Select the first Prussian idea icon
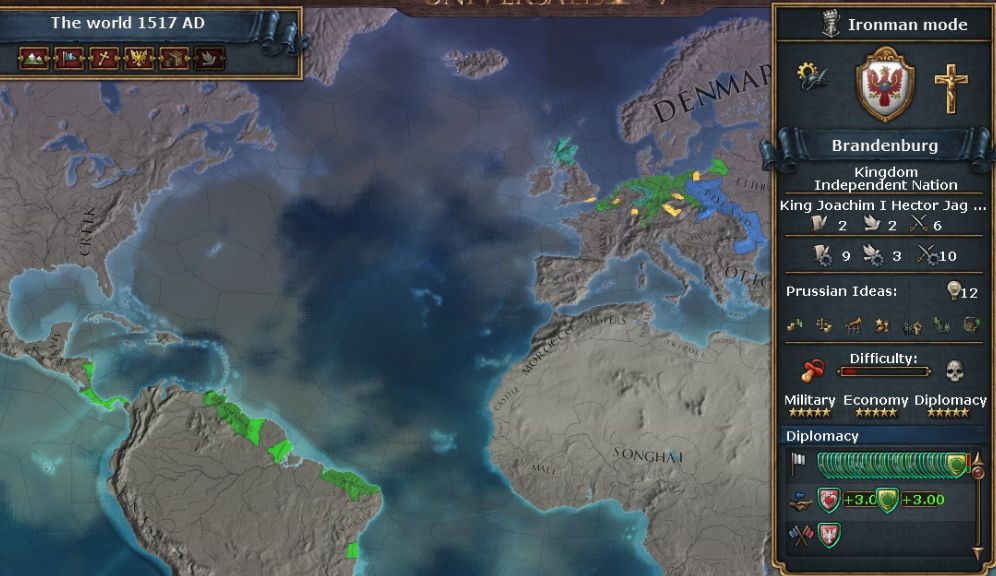This screenshot has width=996, height=576. point(795,324)
